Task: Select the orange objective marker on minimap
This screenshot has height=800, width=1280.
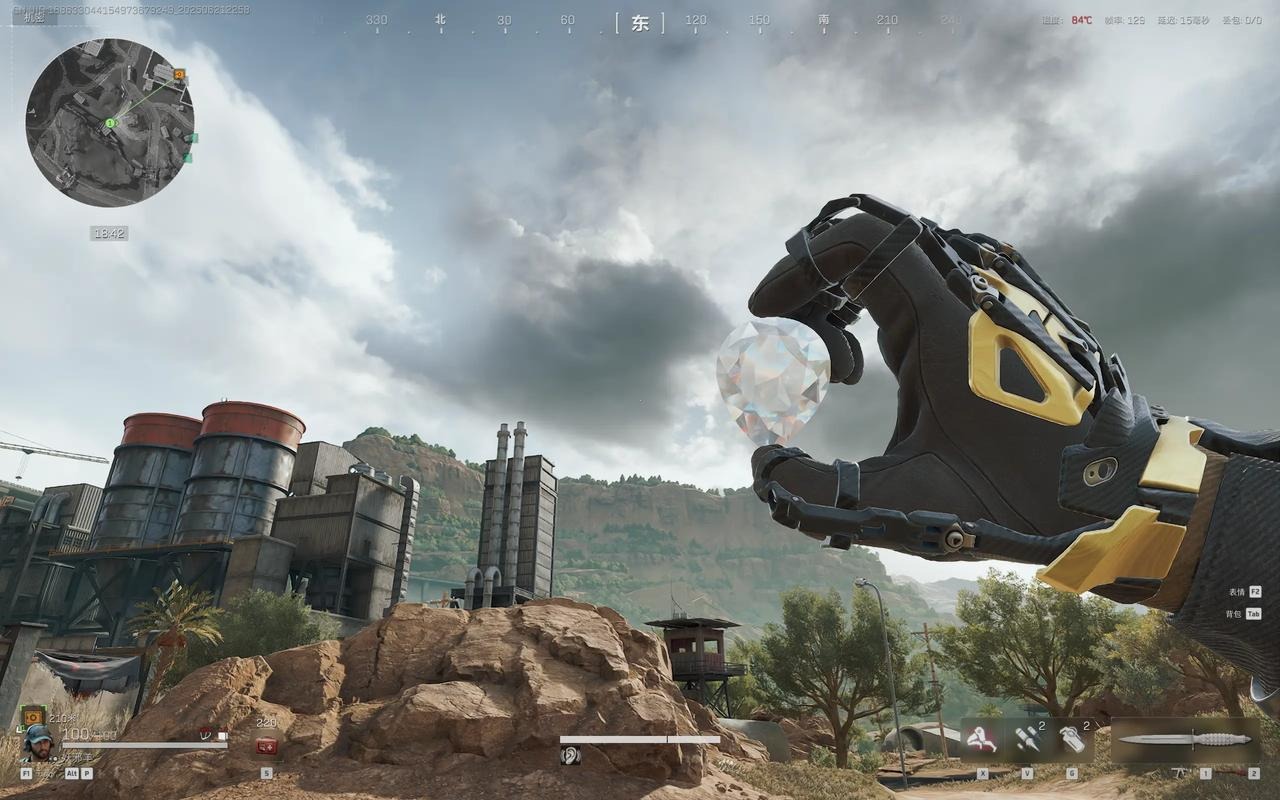Action: tap(179, 74)
